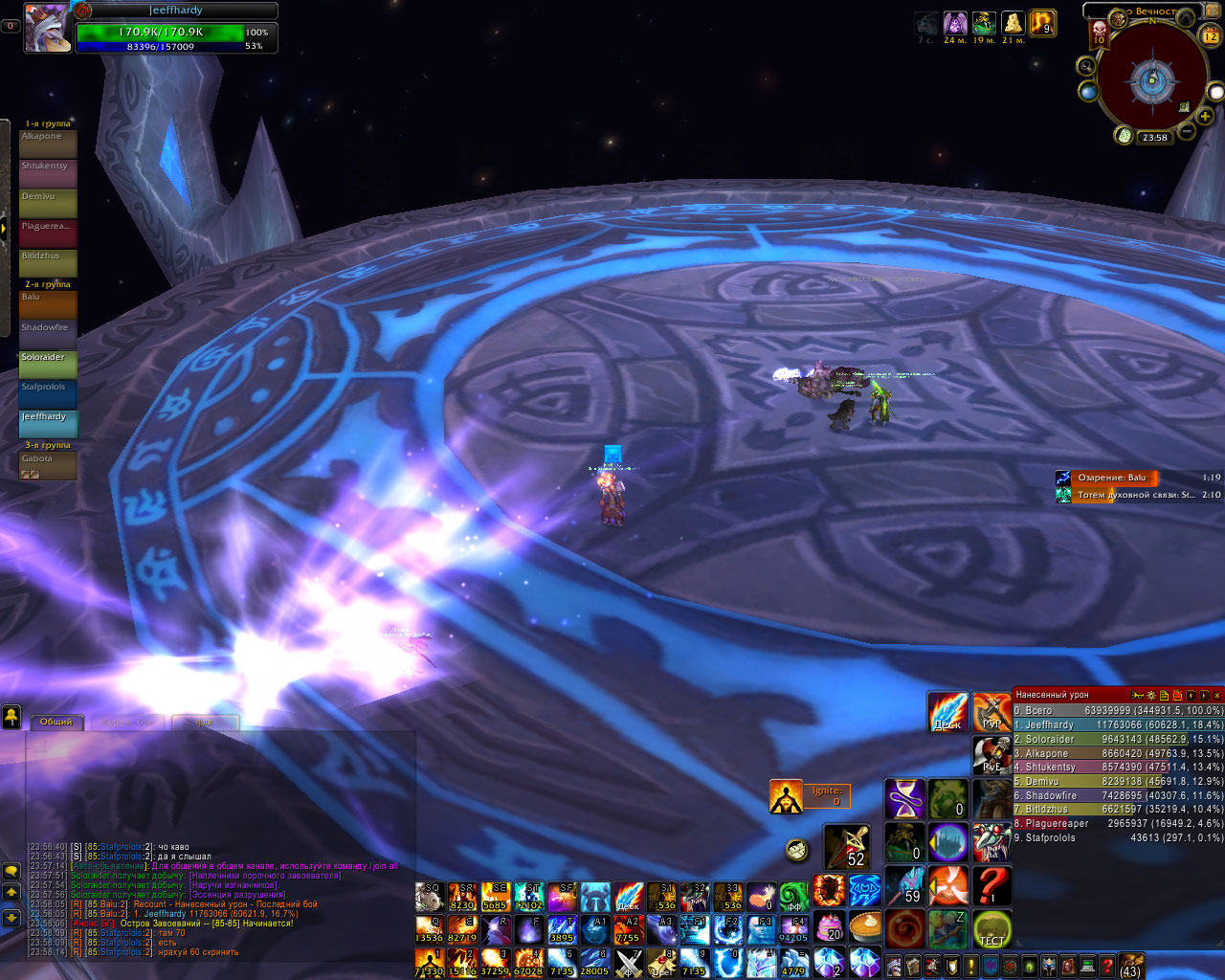Viewport: 1225px width, 980px height.
Task: Expand the raid manager side arrow
Action: 4,228
